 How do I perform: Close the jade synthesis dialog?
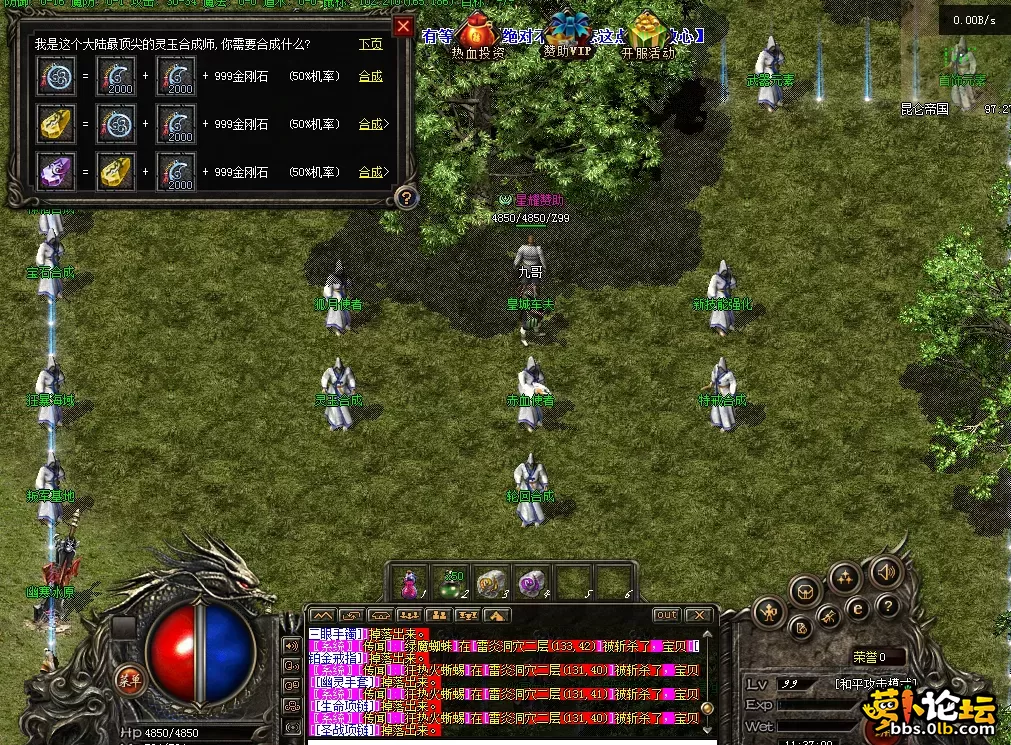[x=403, y=26]
